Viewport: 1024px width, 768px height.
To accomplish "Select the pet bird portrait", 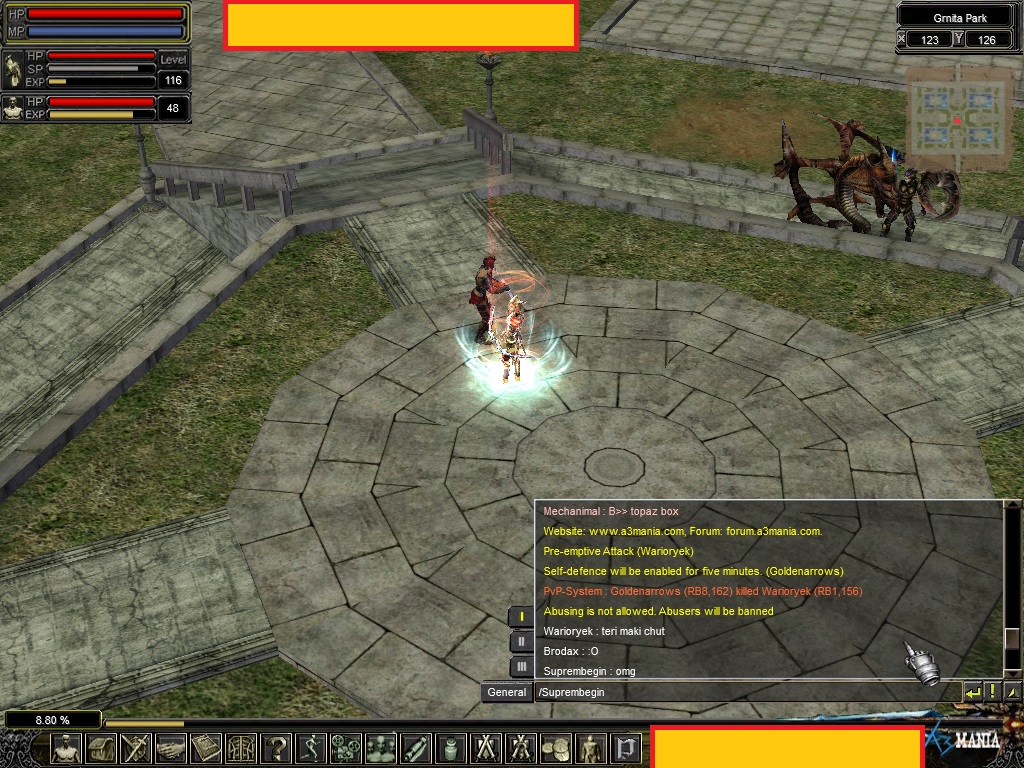I will point(14,72).
